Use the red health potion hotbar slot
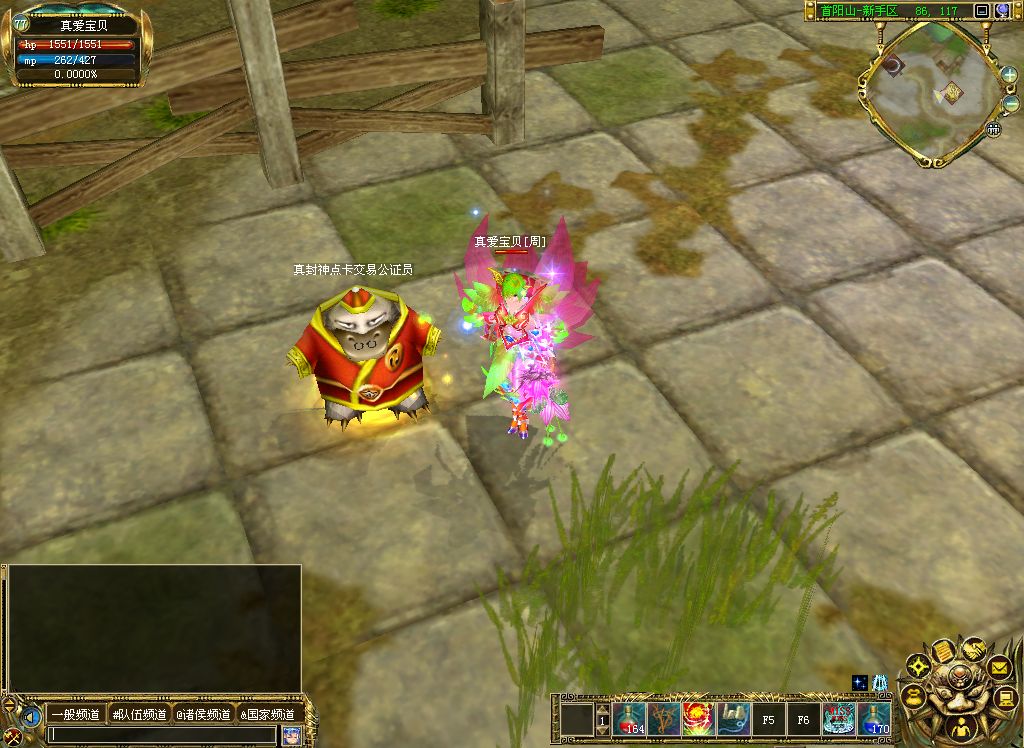This screenshot has height=748, width=1024. point(630,718)
